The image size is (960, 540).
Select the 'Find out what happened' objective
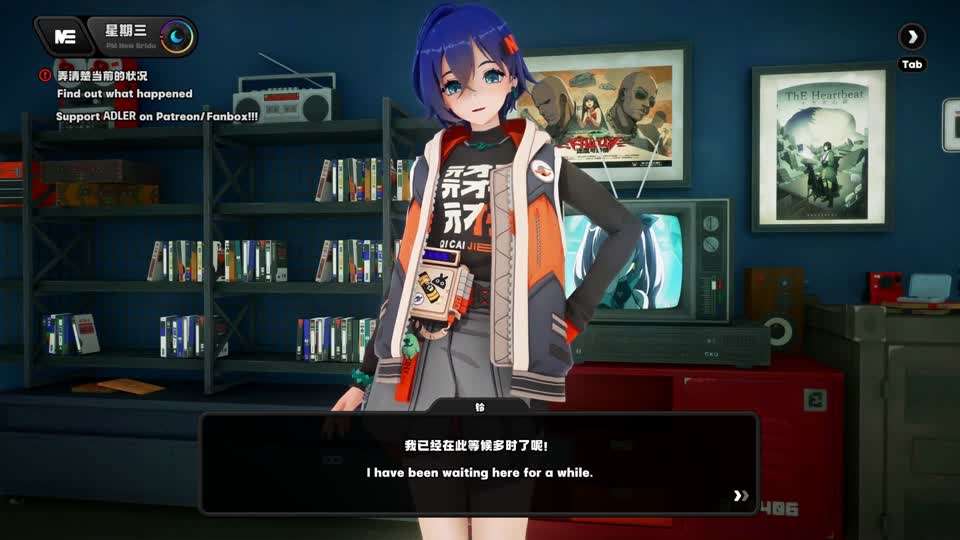point(124,94)
